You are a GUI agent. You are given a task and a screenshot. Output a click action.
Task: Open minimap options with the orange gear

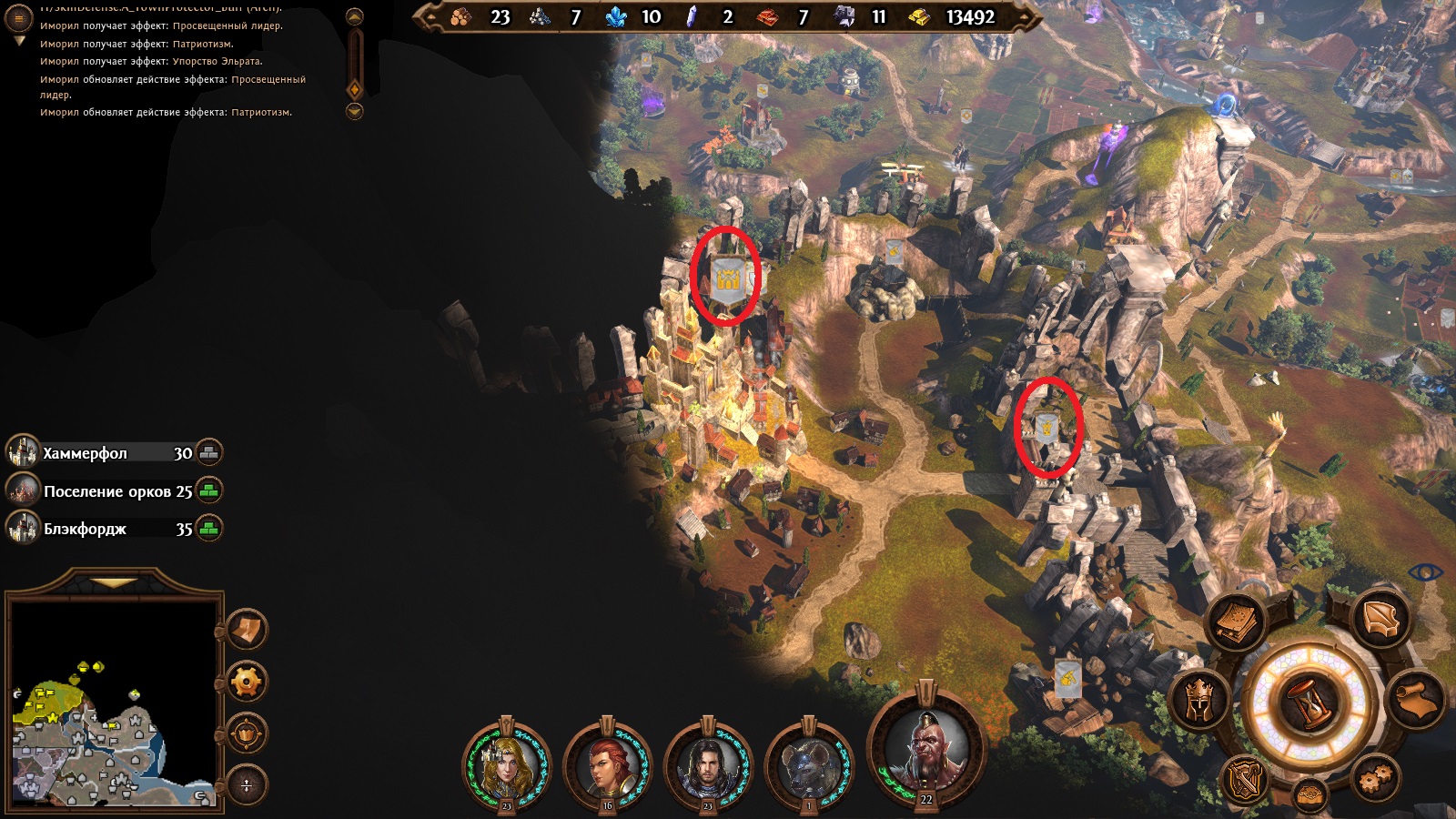click(247, 682)
